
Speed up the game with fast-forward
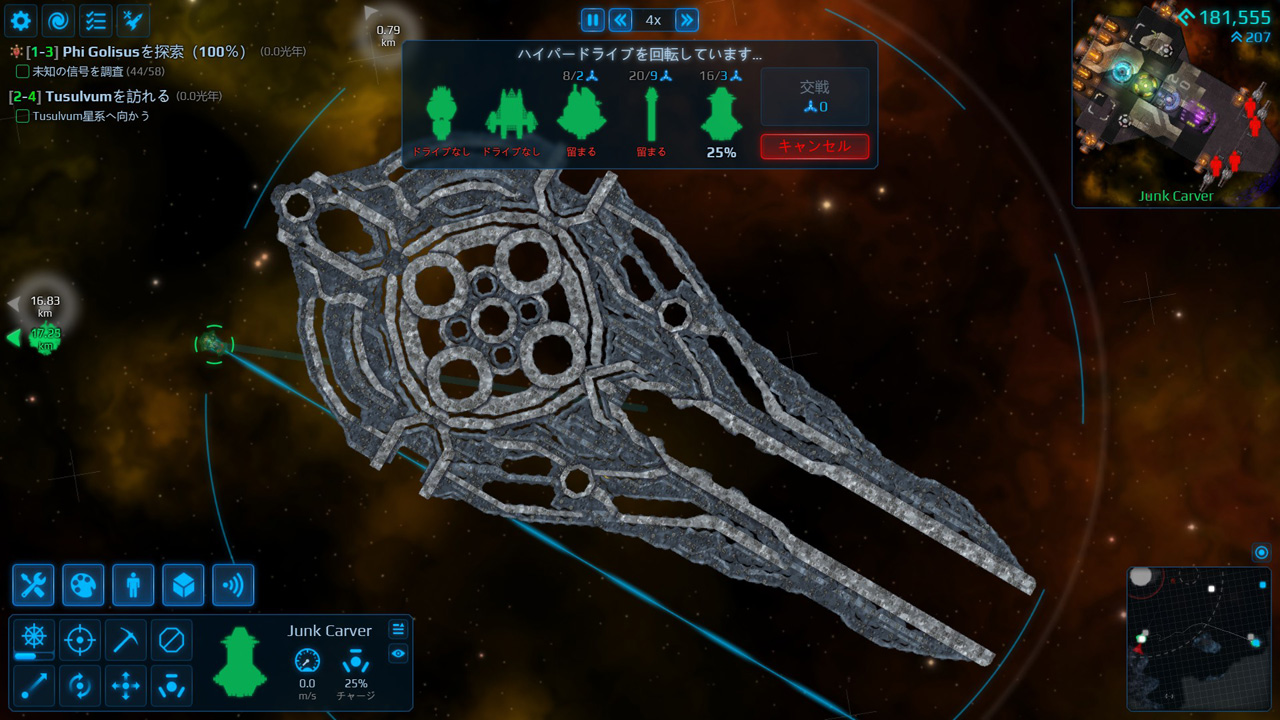(x=686, y=20)
